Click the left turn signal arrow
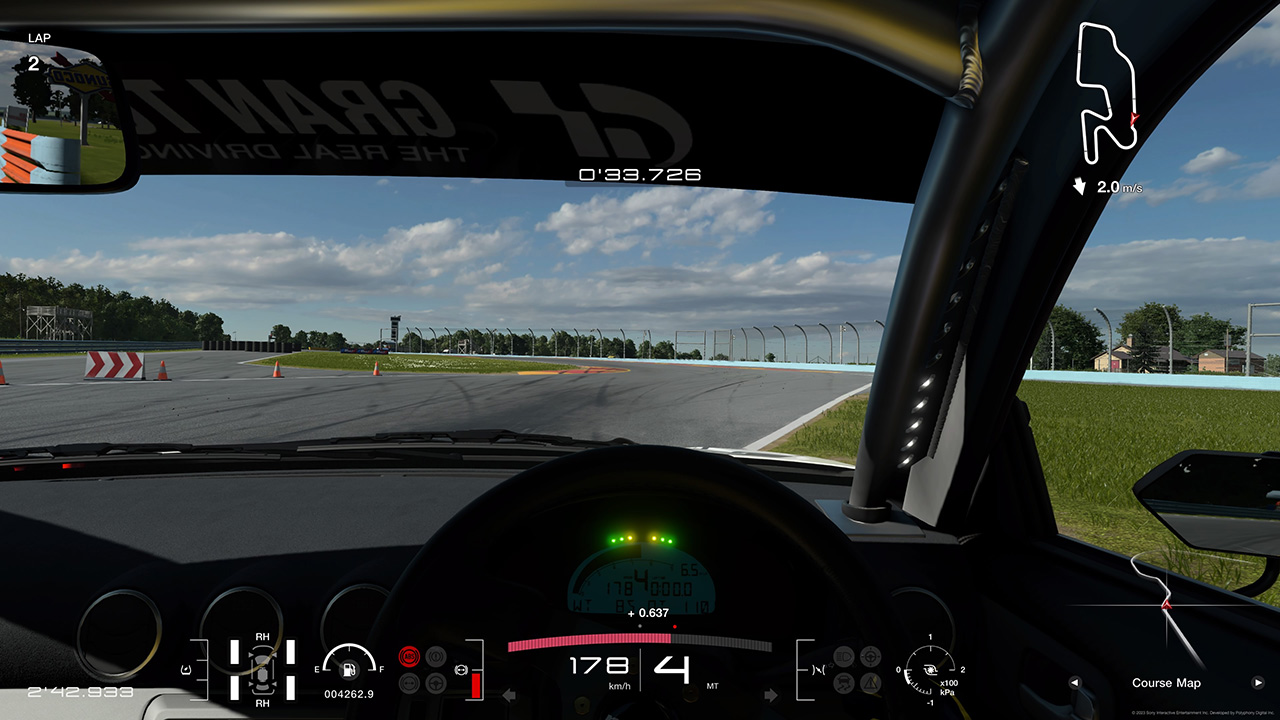Screen dimensions: 1280x720 [508, 695]
